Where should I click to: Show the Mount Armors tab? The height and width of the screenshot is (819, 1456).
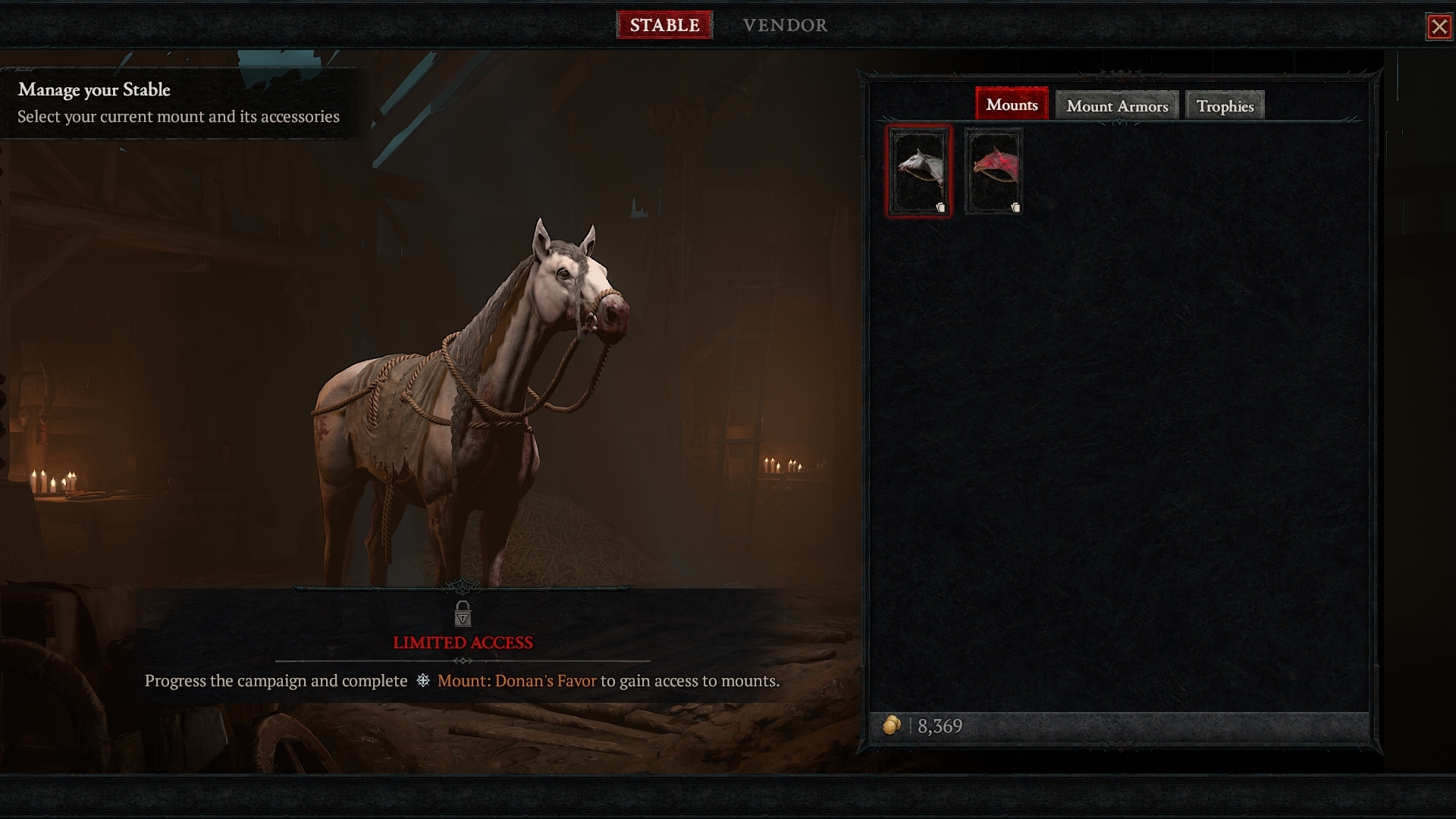tap(1117, 106)
